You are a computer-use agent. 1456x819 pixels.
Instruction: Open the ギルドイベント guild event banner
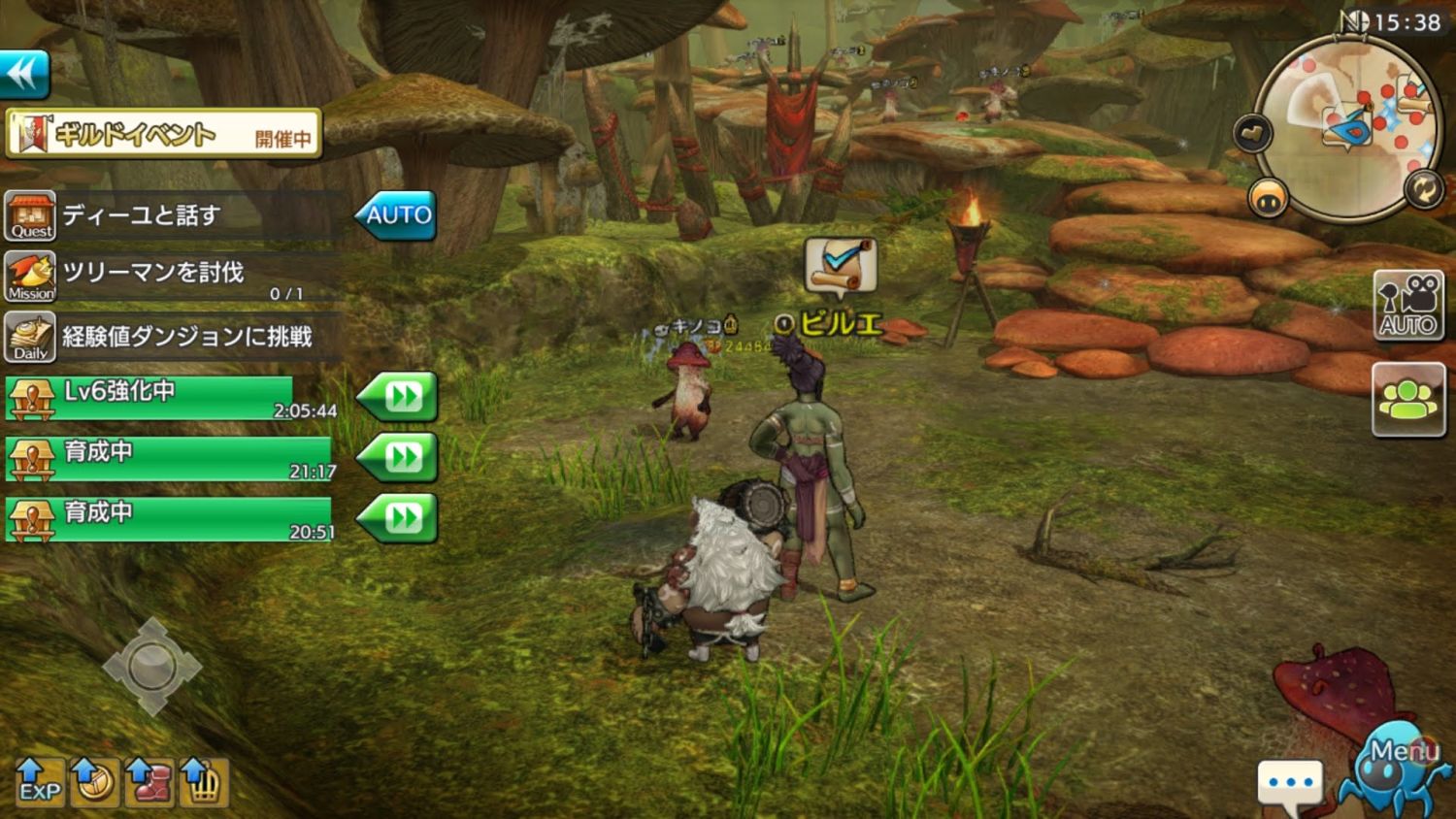point(163,134)
